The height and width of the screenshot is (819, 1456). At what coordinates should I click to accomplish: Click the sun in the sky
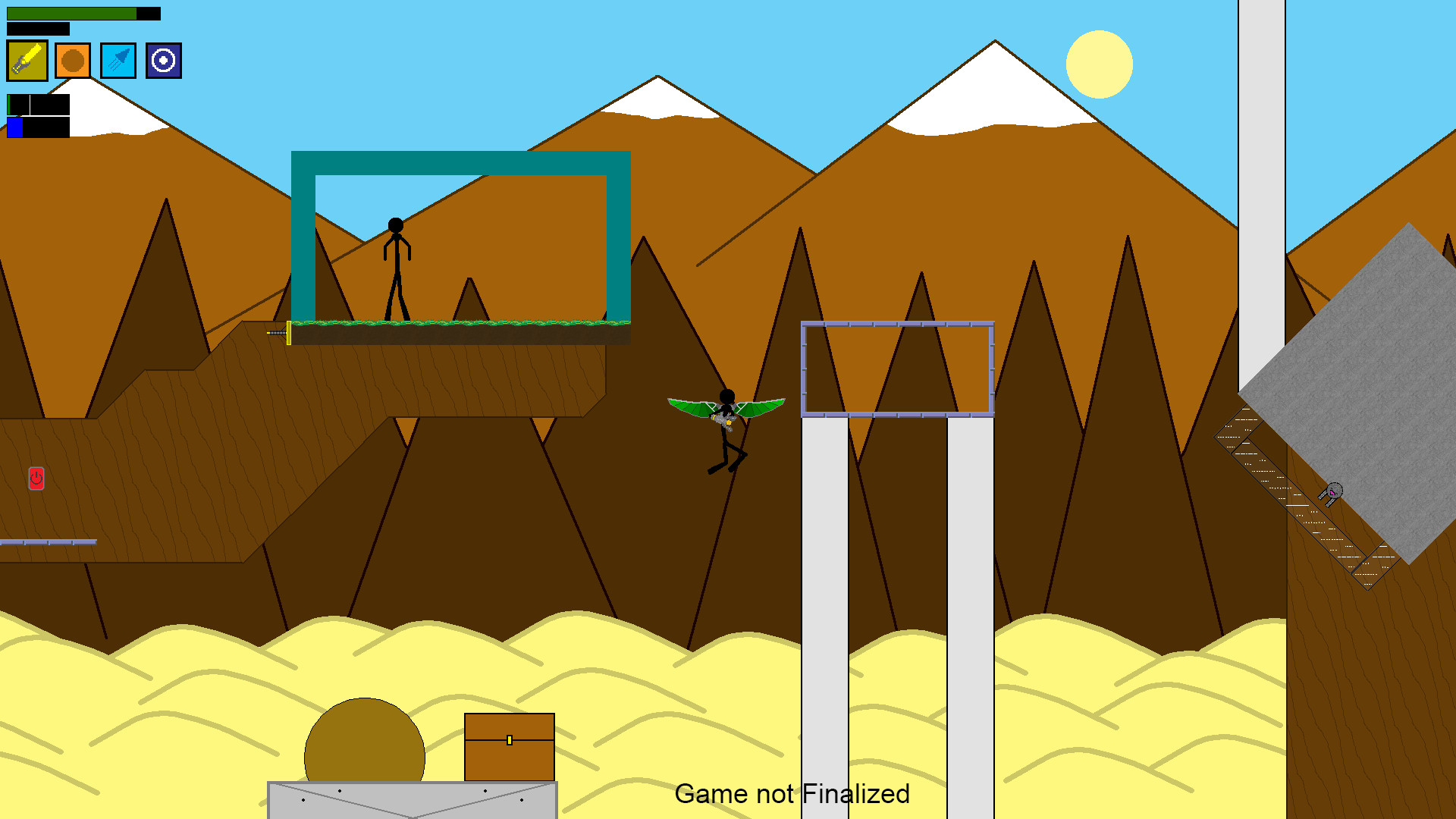[1099, 65]
